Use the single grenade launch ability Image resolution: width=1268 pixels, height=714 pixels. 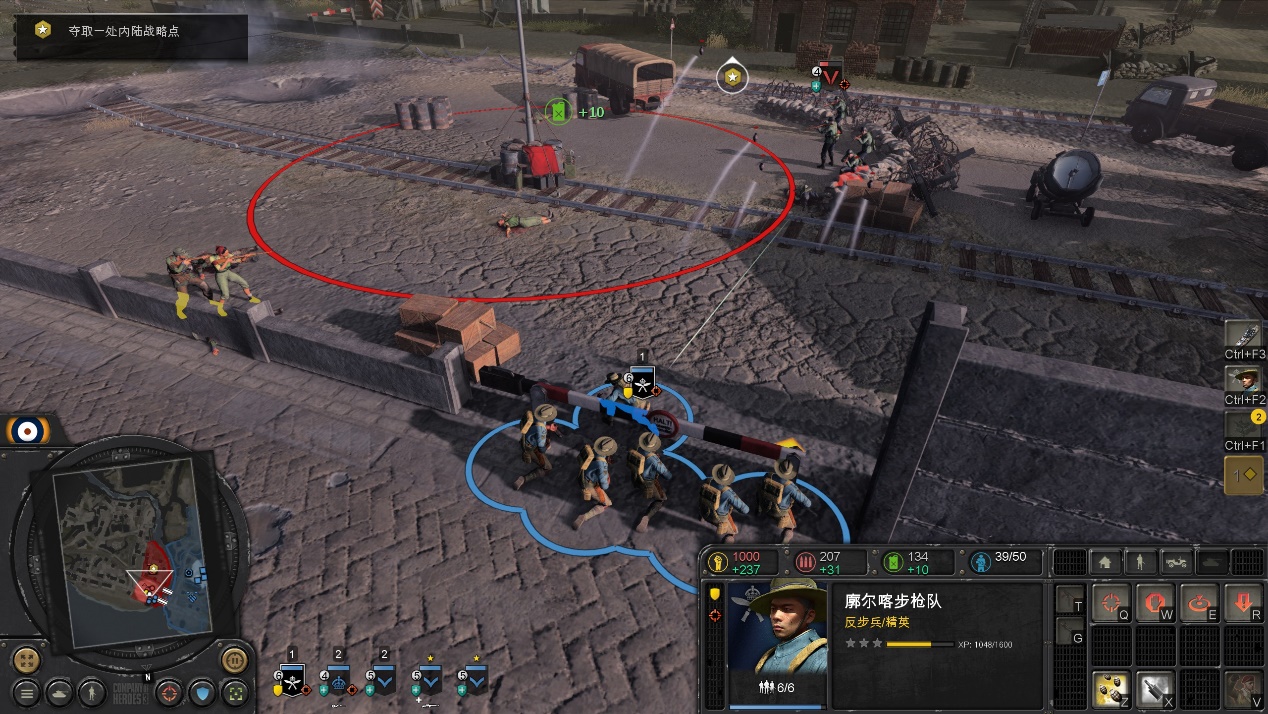pos(1155,686)
